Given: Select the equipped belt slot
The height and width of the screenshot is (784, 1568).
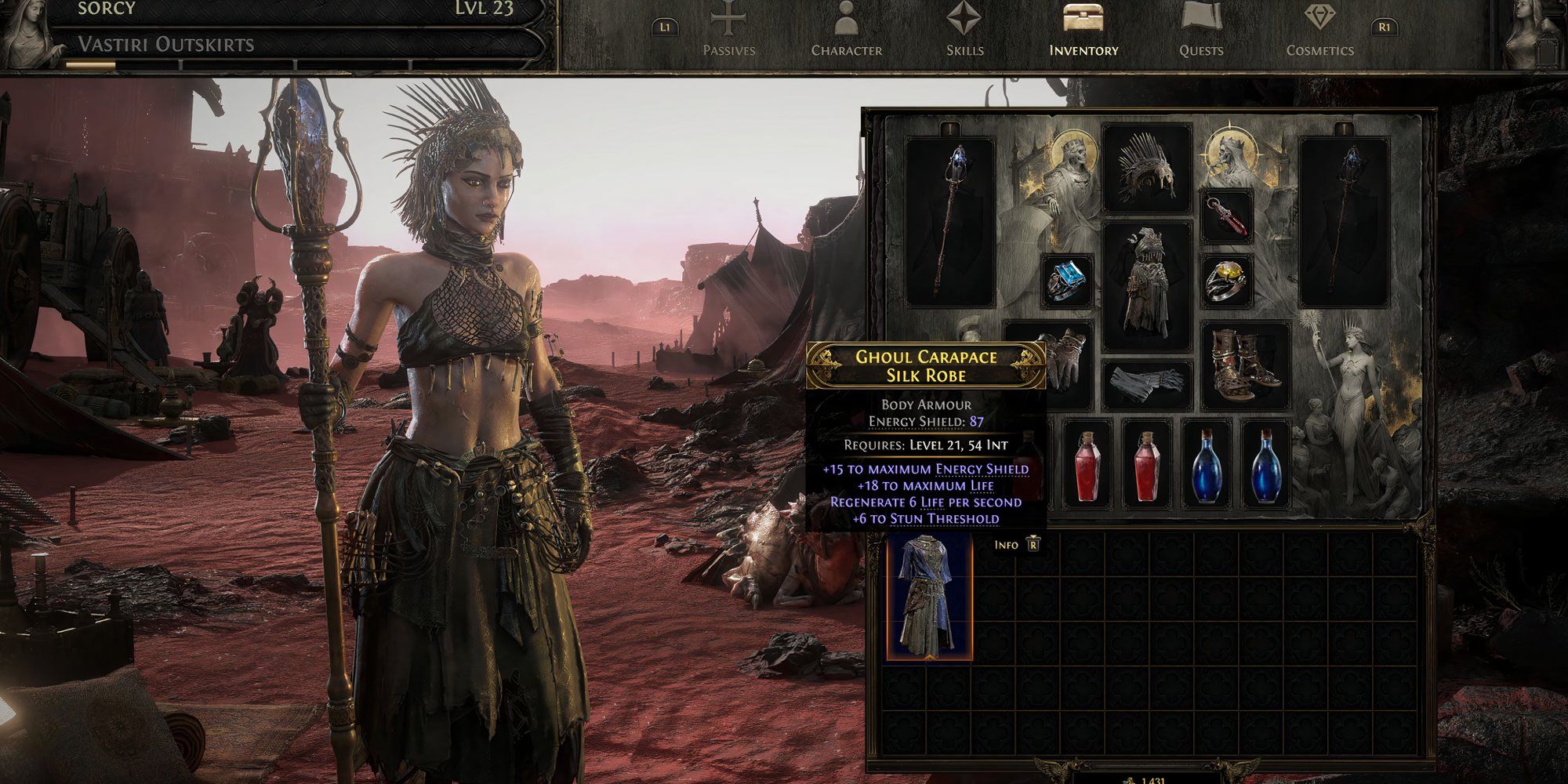Looking at the screenshot, I should [x=1146, y=384].
